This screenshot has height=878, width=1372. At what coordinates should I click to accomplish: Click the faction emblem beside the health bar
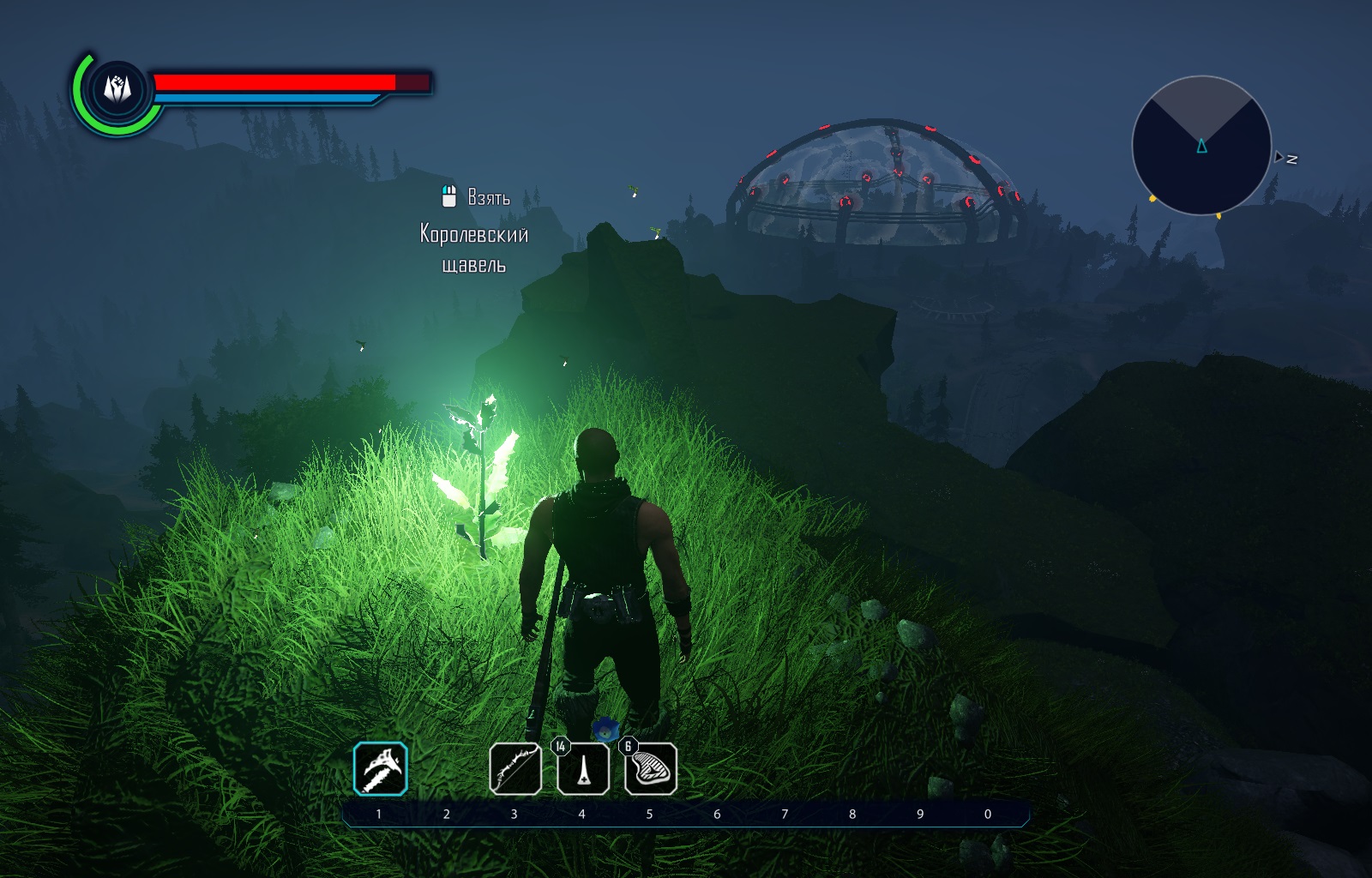[117, 88]
